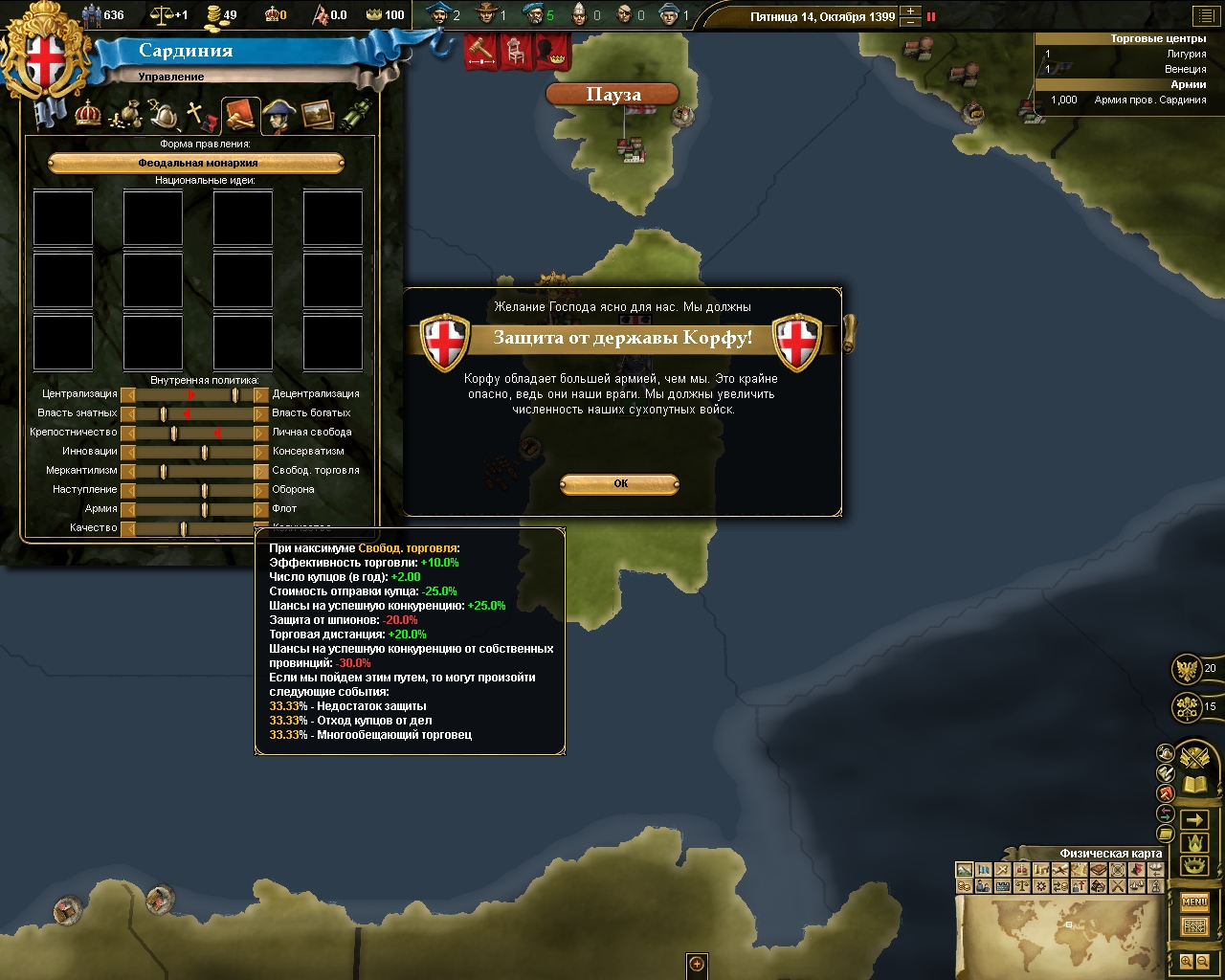1225x980 pixels.
Task: Zoom in the map with magnifier plus
Action: click(x=1187, y=962)
